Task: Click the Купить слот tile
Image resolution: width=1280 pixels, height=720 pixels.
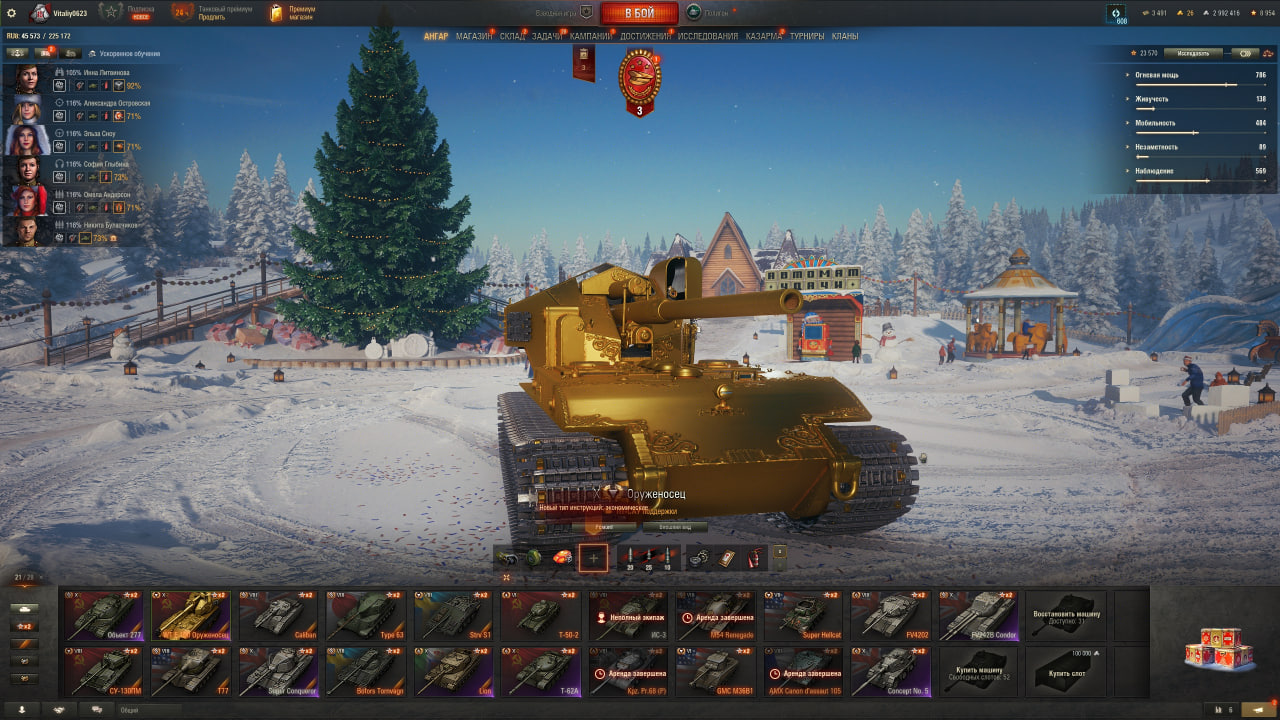Action: tap(1066, 671)
